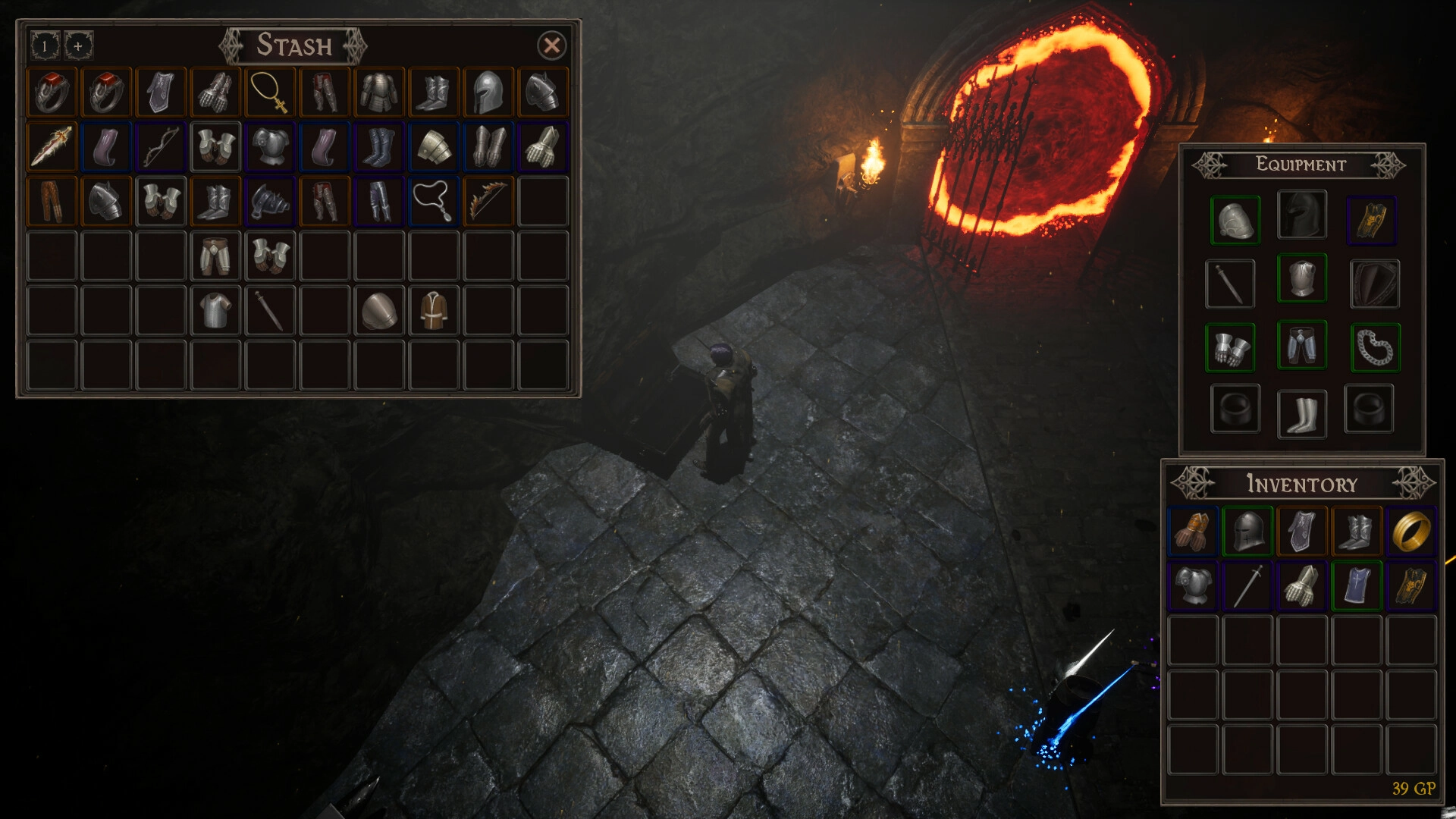Select the equipped dark shield slot
The height and width of the screenshot is (819, 1456).
[1374, 284]
